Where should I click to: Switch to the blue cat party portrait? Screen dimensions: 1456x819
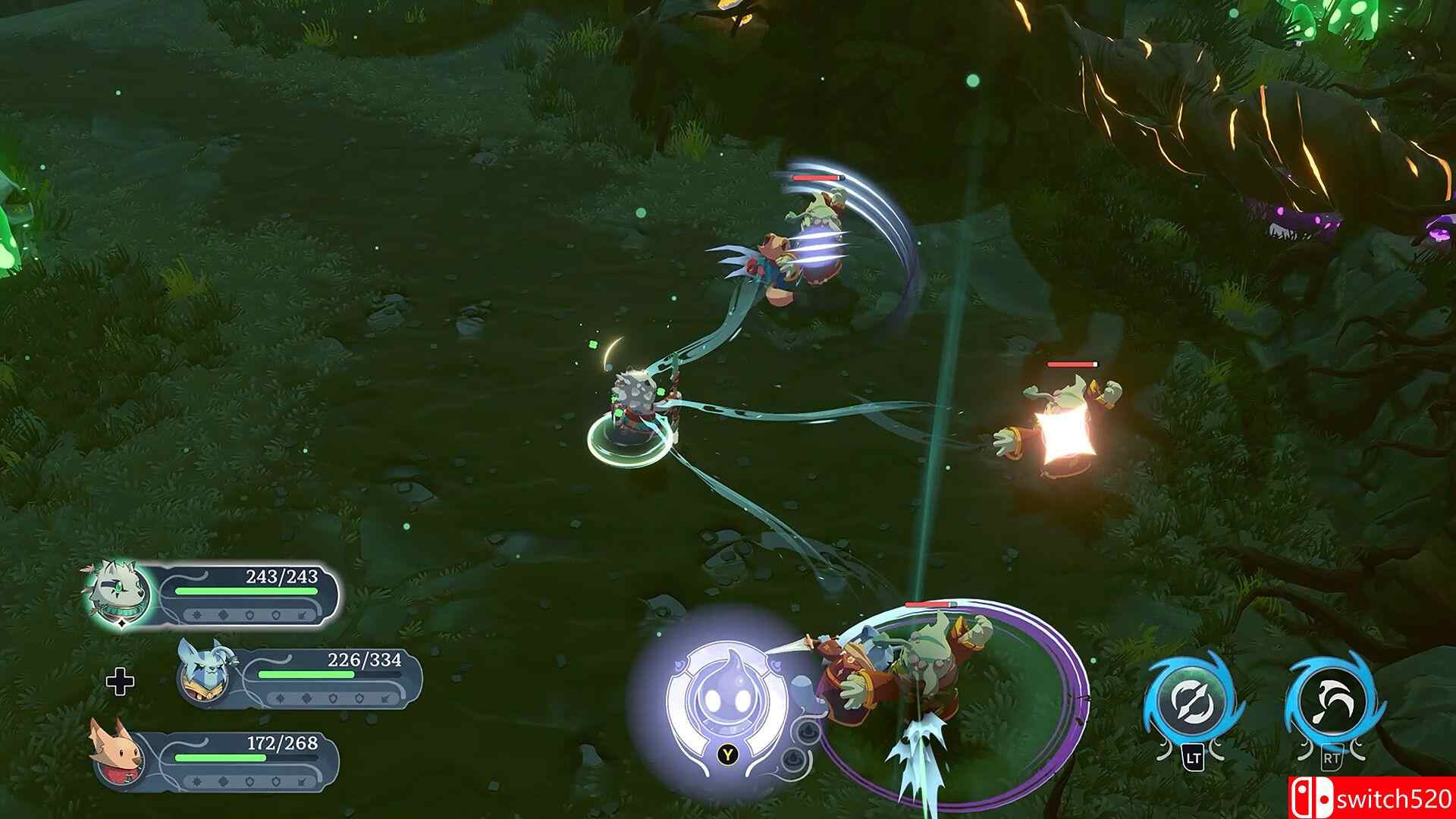click(203, 671)
